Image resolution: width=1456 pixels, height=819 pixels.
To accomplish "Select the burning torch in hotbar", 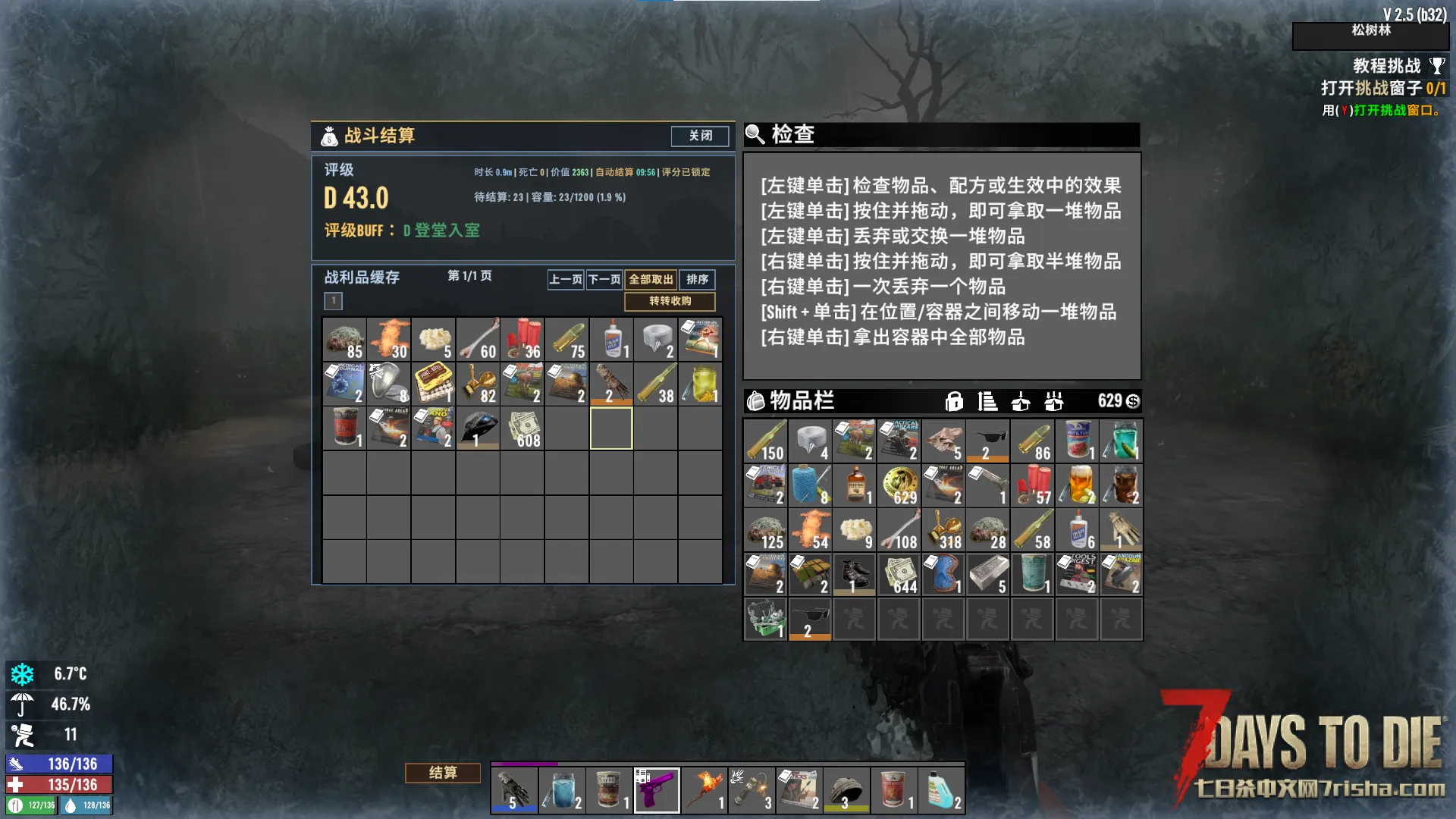I will tap(703, 790).
